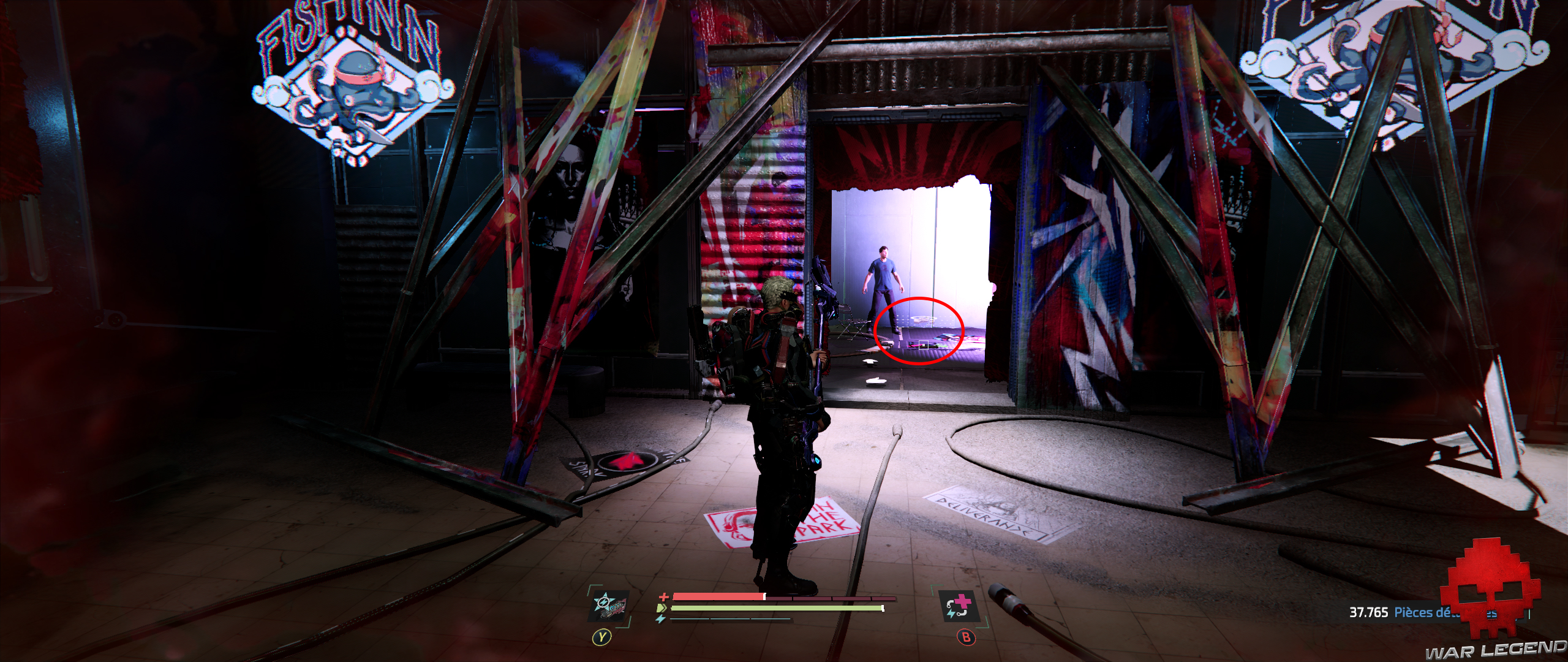Click the Y gamepad button prompt

click(x=602, y=637)
